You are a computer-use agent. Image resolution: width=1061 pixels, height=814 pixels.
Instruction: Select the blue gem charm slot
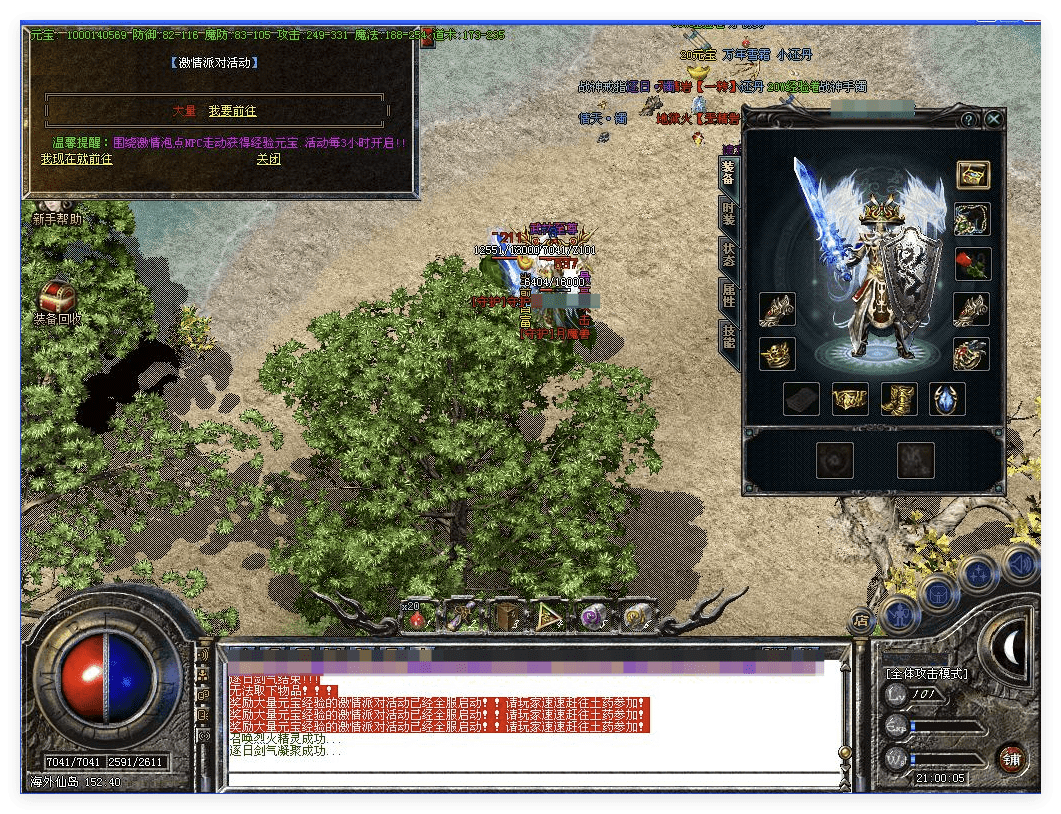tap(947, 399)
